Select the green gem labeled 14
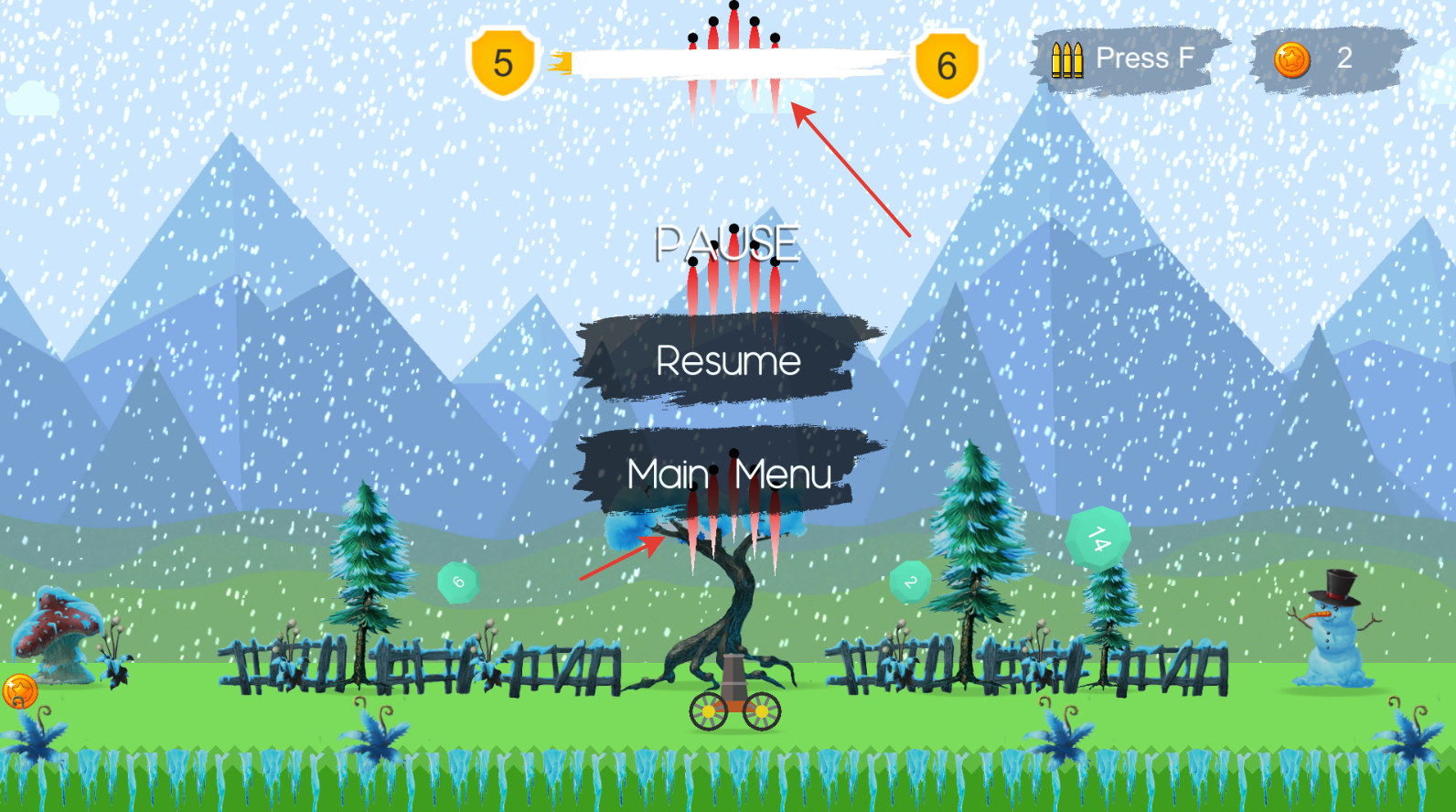 point(1097,538)
